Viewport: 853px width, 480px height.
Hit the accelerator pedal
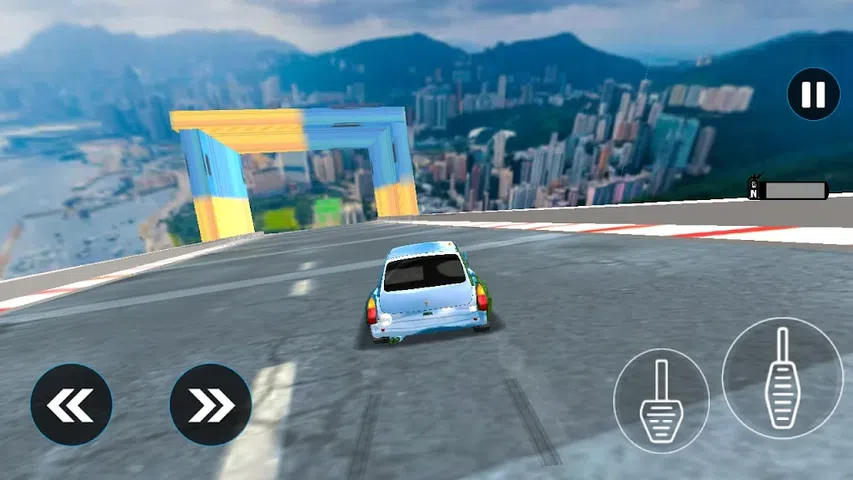[x=782, y=378]
